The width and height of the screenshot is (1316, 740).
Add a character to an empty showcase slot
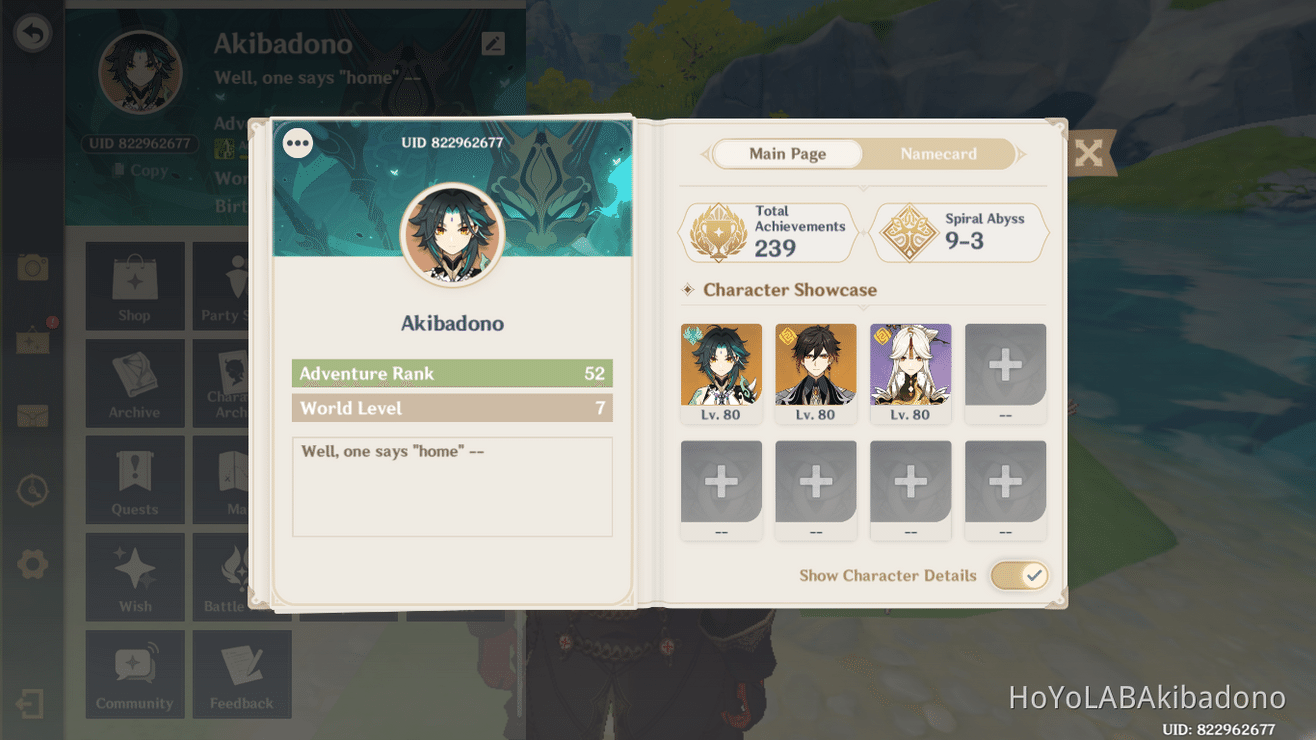point(1005,363)
